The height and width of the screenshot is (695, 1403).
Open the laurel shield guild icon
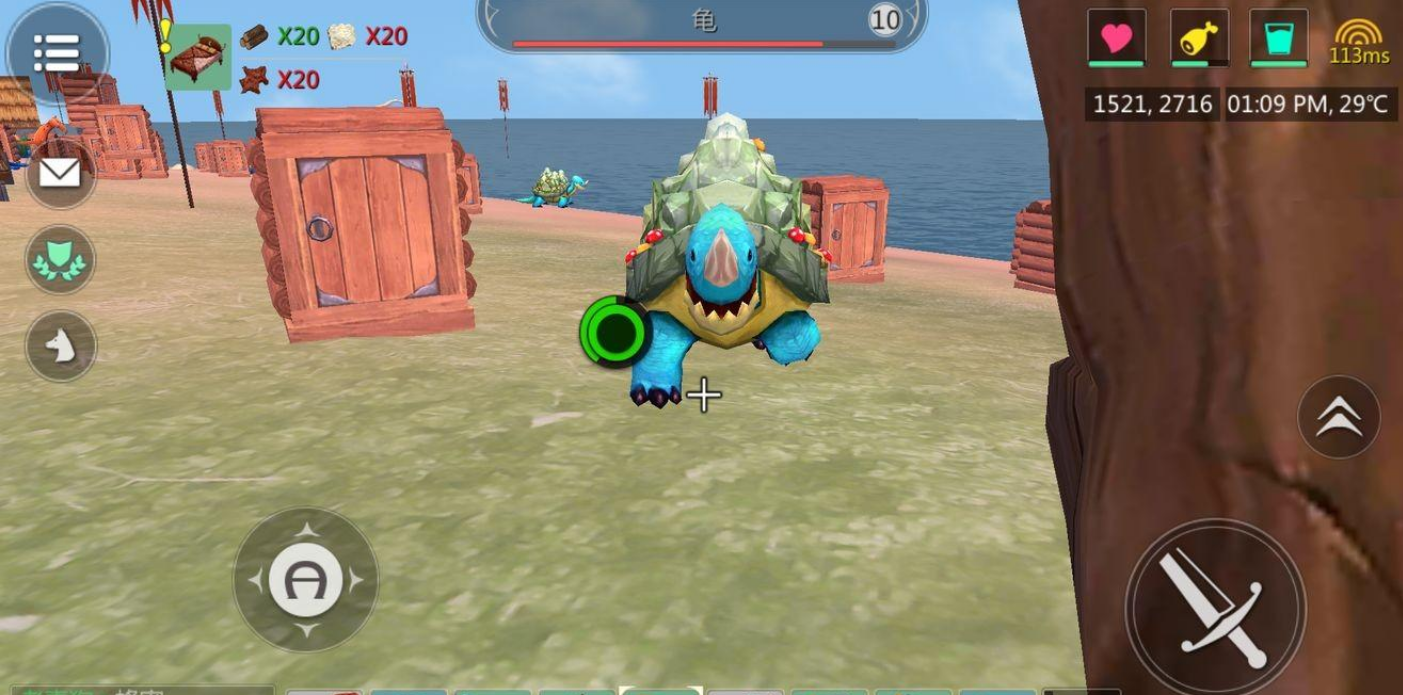[x=60, y=260]
